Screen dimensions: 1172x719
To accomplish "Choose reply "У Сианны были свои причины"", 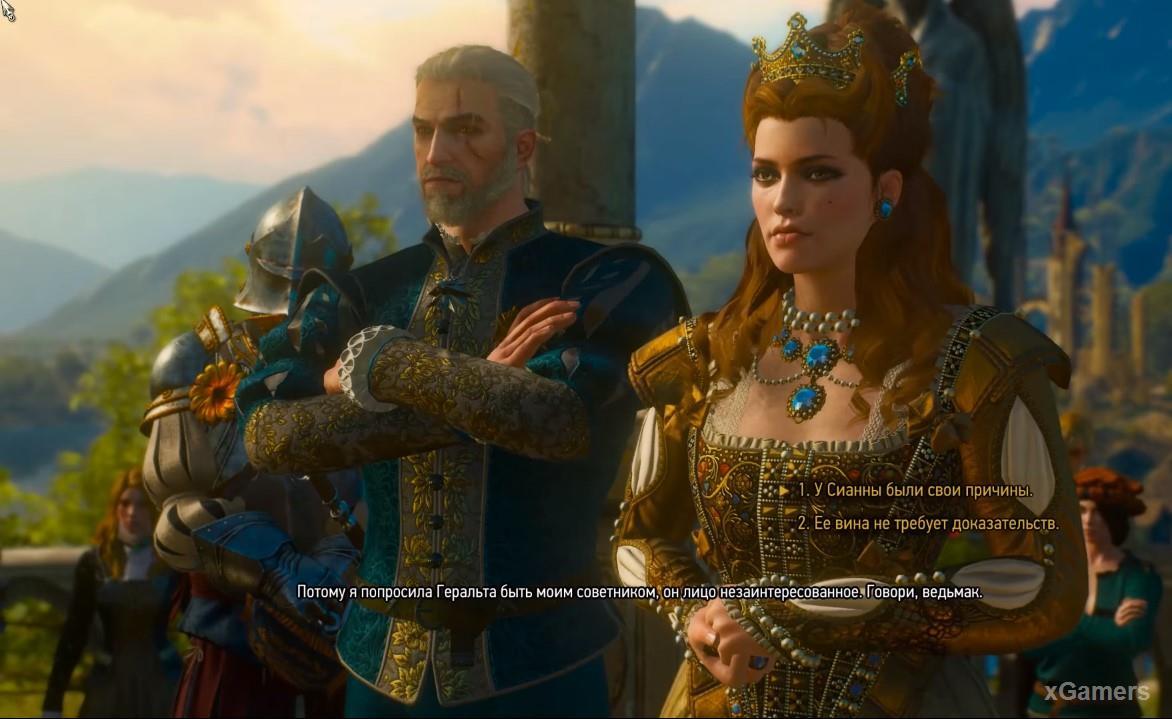I will (914, 490).
